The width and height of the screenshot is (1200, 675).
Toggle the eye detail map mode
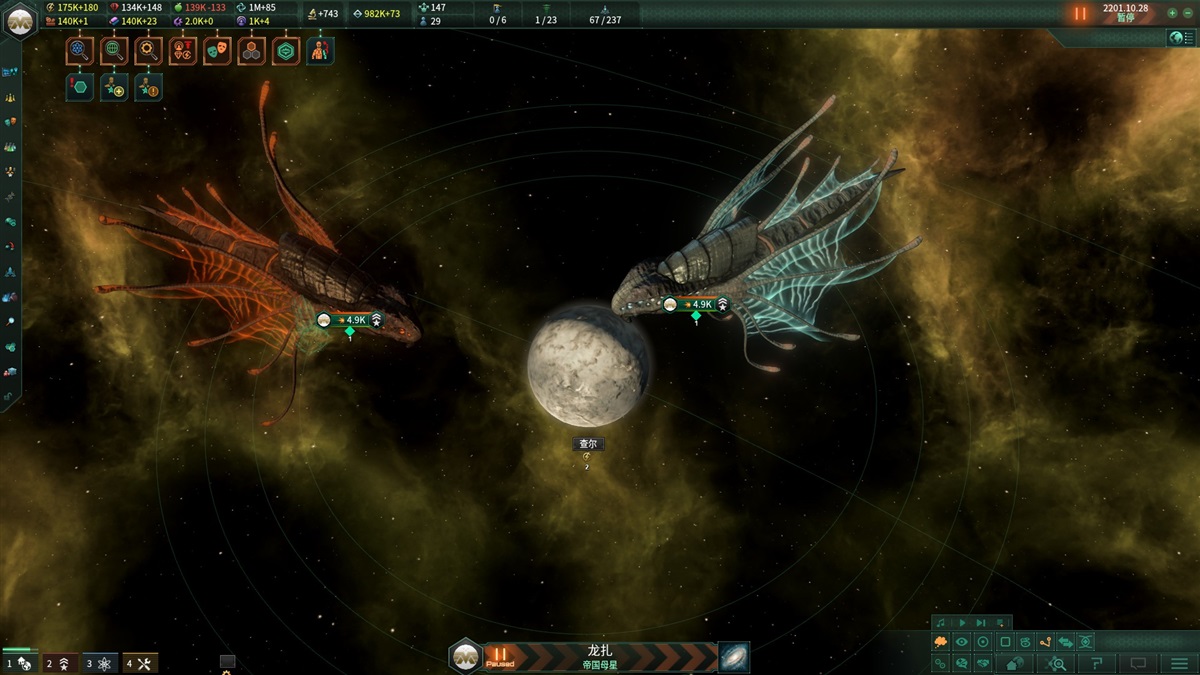point(962,642)
